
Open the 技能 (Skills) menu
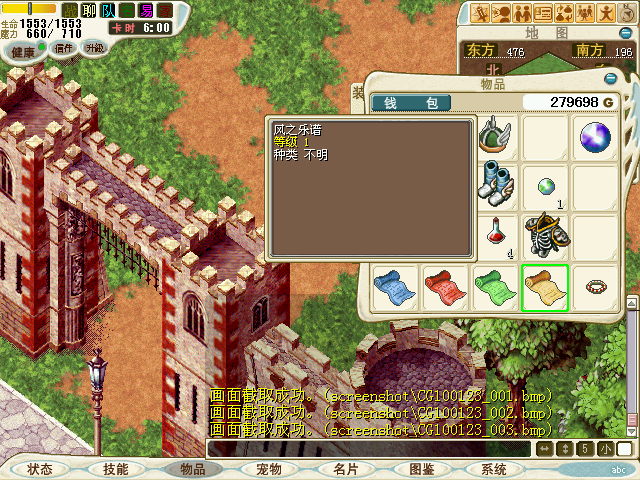pos(115,469)
